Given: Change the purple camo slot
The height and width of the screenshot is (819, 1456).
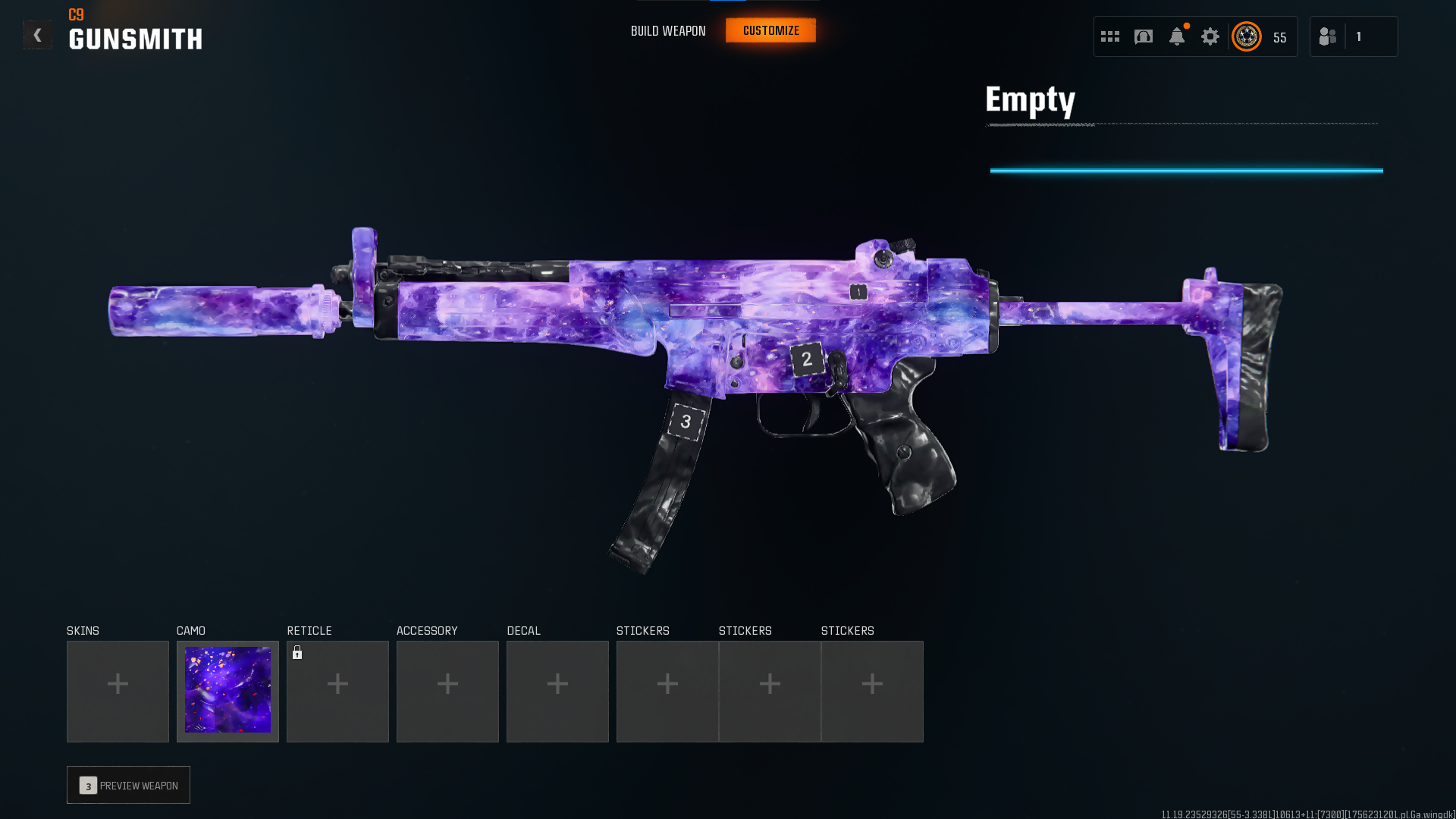Looking at the screenshot, I should (227, 691).
